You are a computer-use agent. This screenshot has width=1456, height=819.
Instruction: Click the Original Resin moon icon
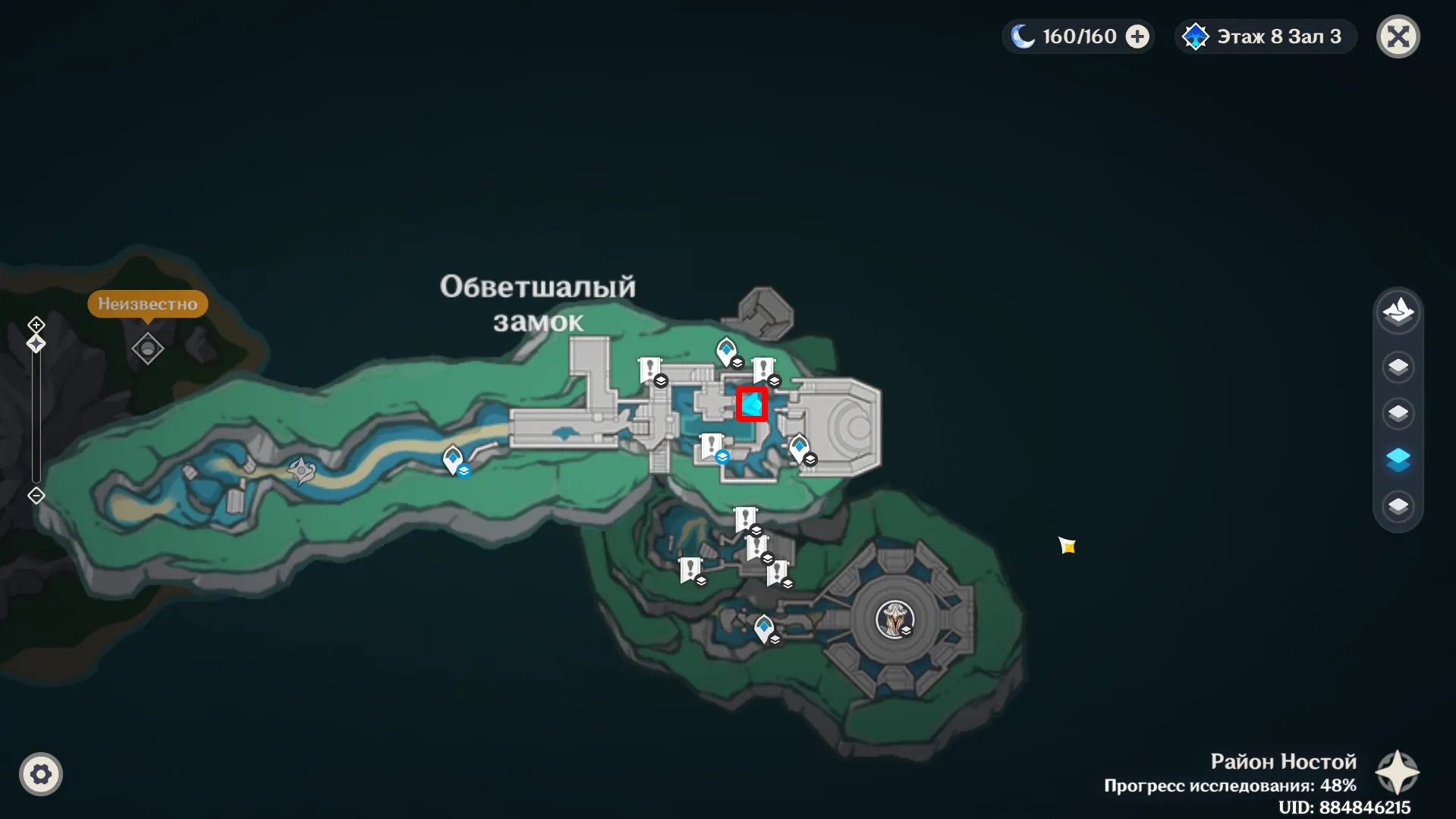(x=1024, y=35)
